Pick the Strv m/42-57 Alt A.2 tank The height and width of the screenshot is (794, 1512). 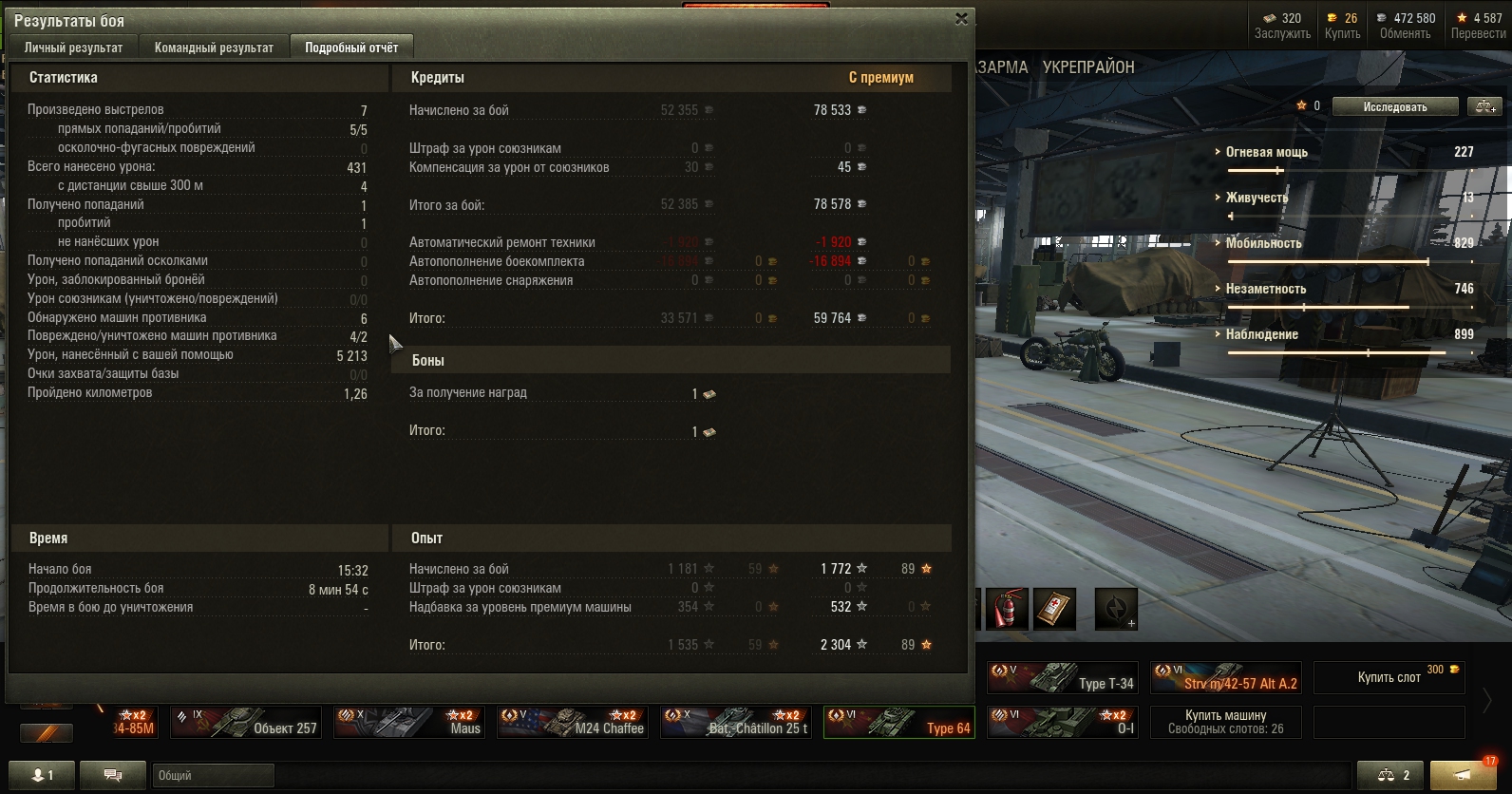pos(1225,677)
